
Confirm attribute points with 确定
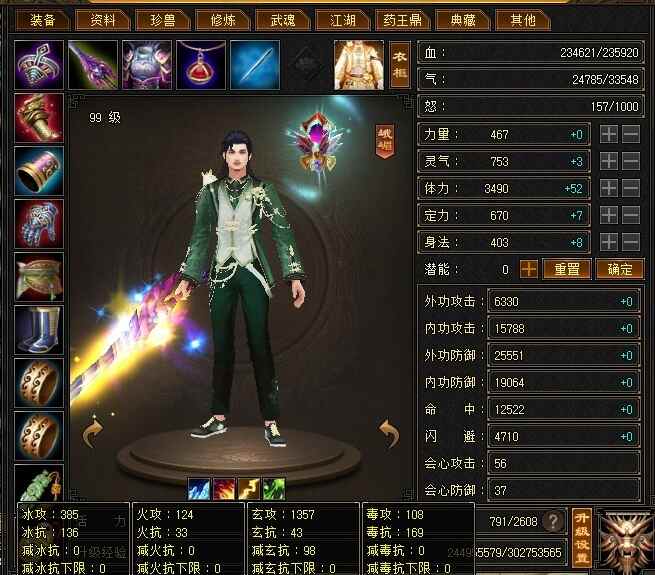pos(619,269)
